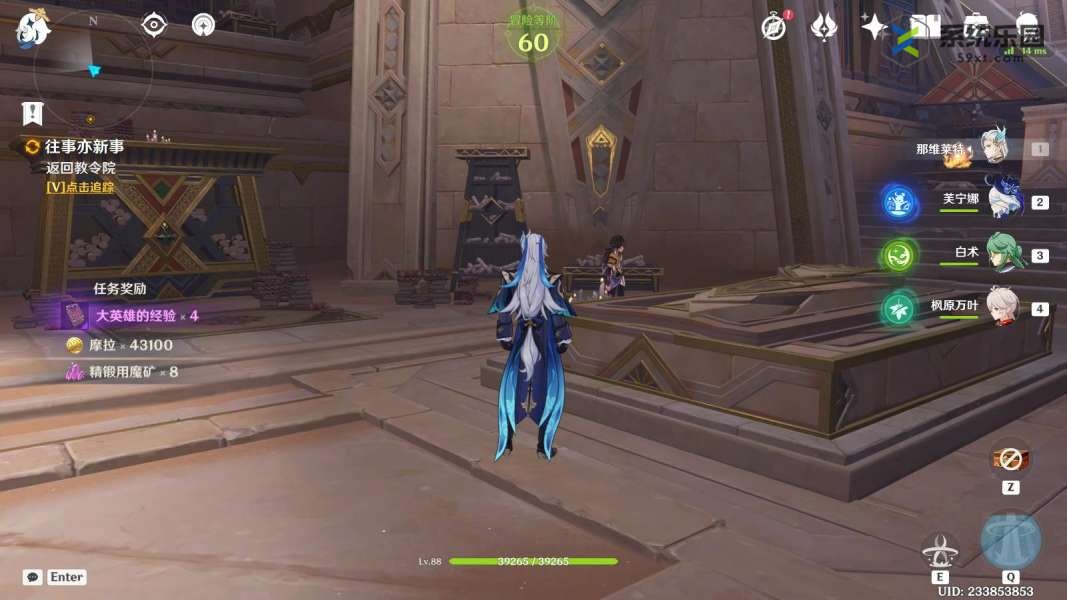The height and width of the screenshot is (600, 1067).
Task: Open the winged battle pass icon
Action: 823,27
